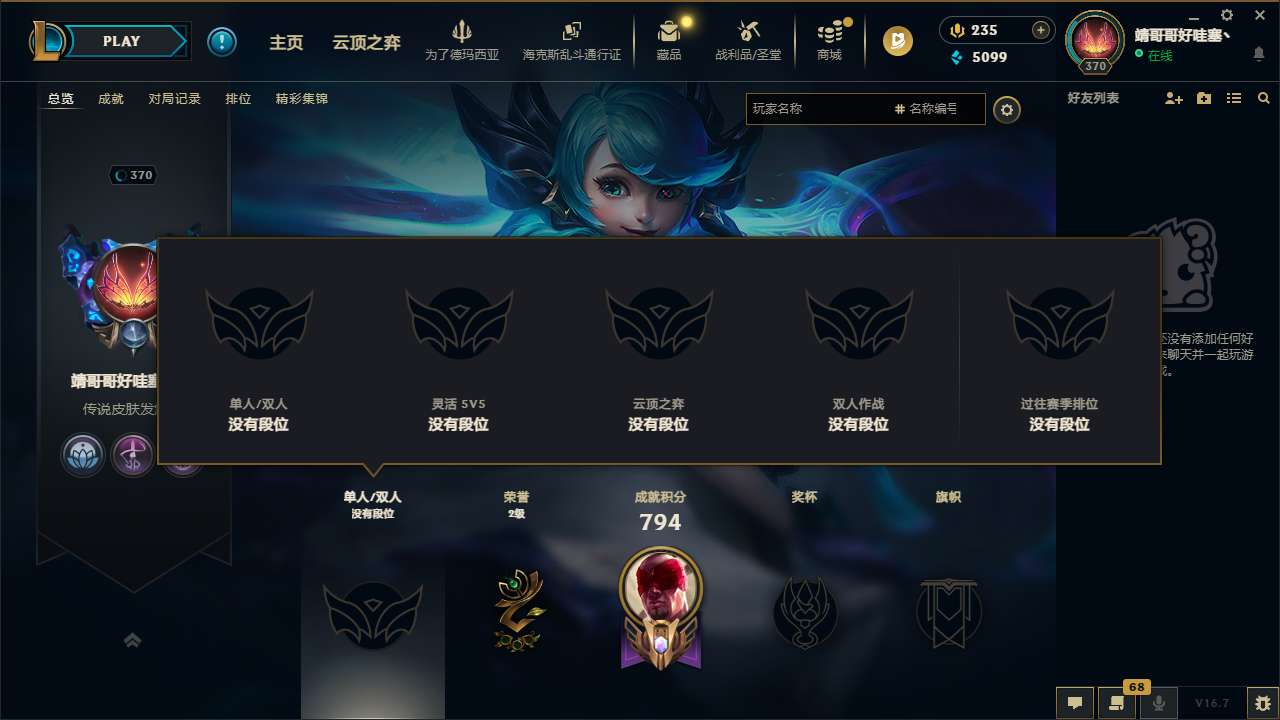1280x720 pixels.
Task: Open the add friend icon
Action: [x=1172, y=98]
